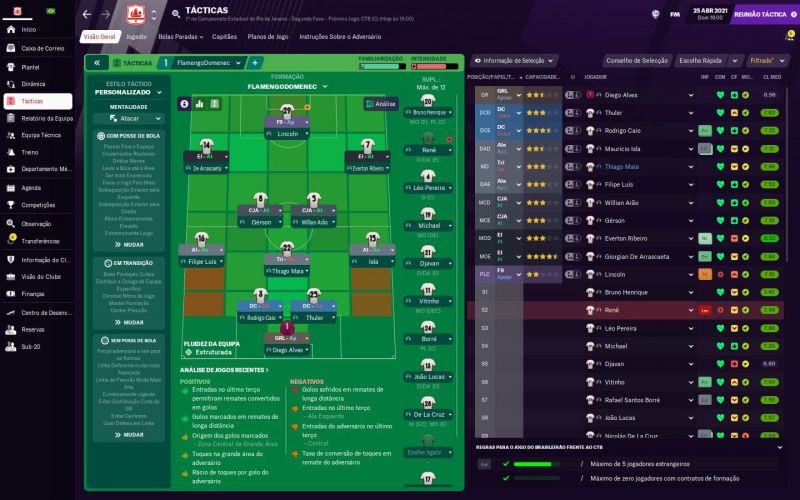The height and width of the screenshot is (500, 800).
Task: Open the Planos de Jogo tab
Action: click(269, 36)
